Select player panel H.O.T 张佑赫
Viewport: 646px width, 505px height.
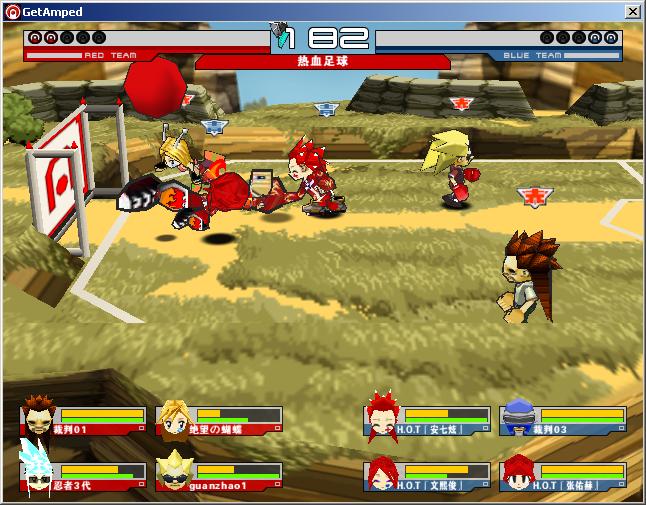tap(563, 474)
